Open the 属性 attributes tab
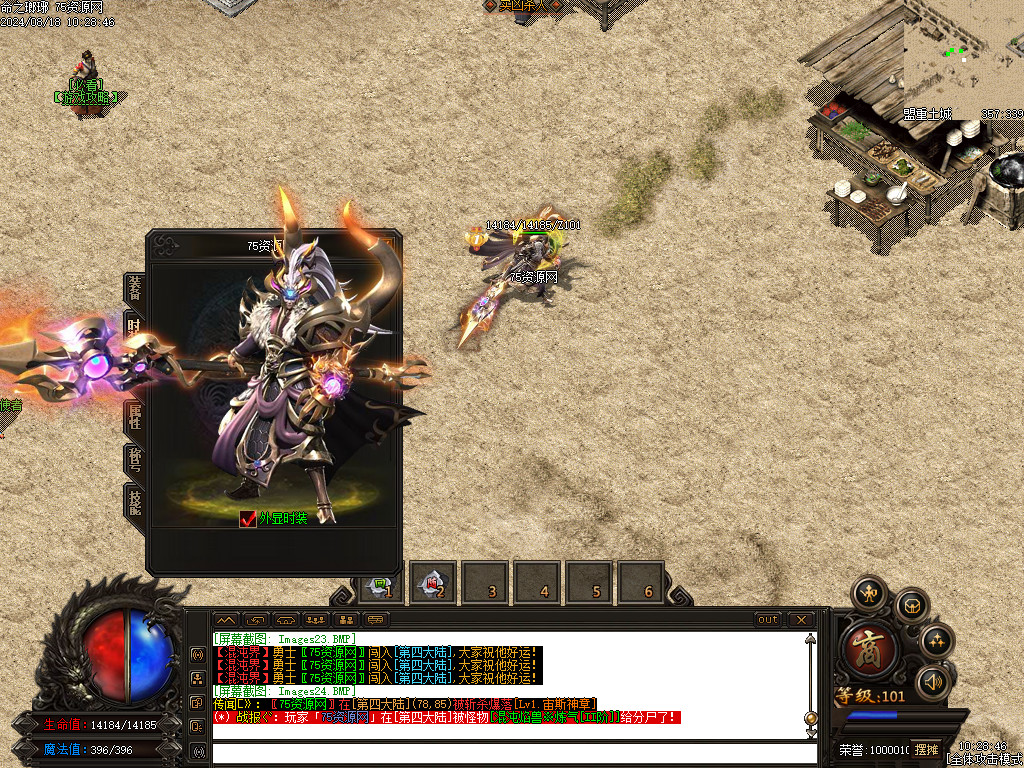1024x768 pixels. pos(134,418)
